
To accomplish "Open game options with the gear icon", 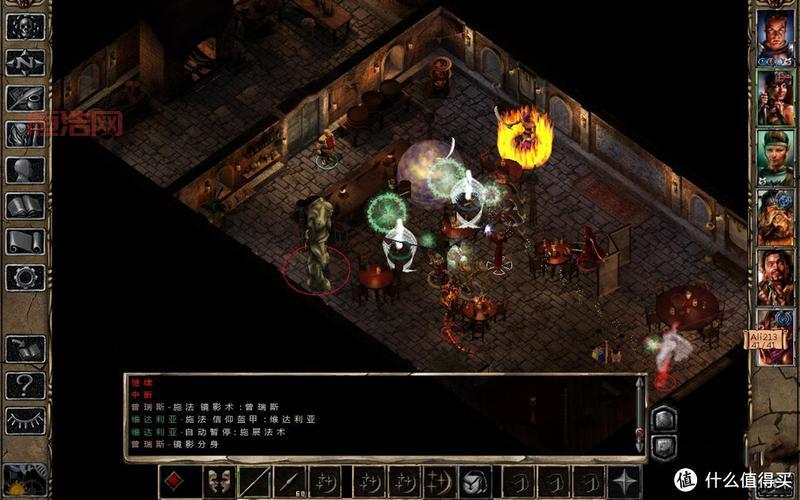I will [x=25, y=277].
